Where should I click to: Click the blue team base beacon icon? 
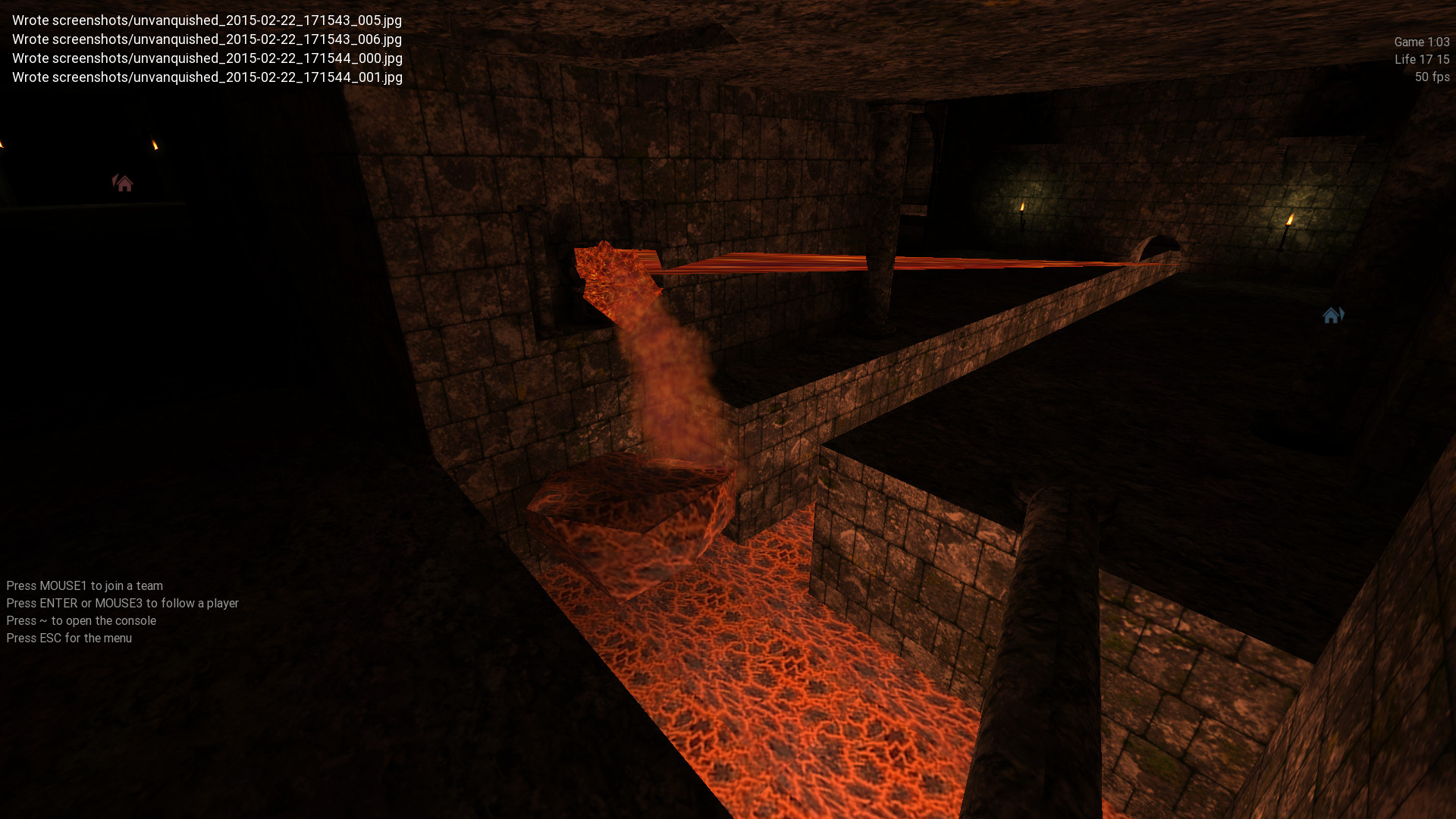pos(1332,315)
